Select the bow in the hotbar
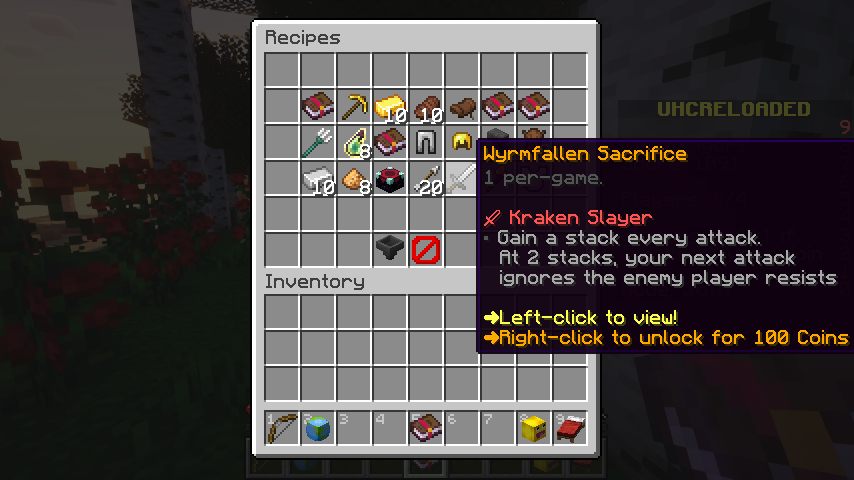The width and height of the screenshot is (854, 480). click(282, 428)
